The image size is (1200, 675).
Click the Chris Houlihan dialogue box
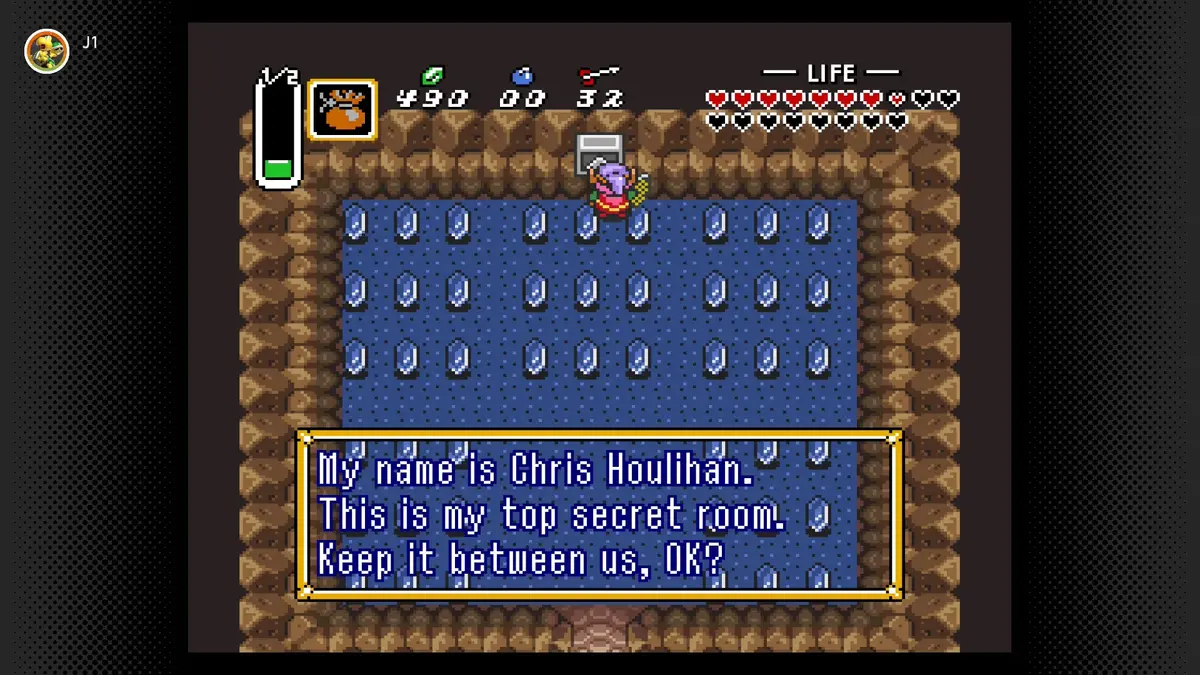point(600,515)
